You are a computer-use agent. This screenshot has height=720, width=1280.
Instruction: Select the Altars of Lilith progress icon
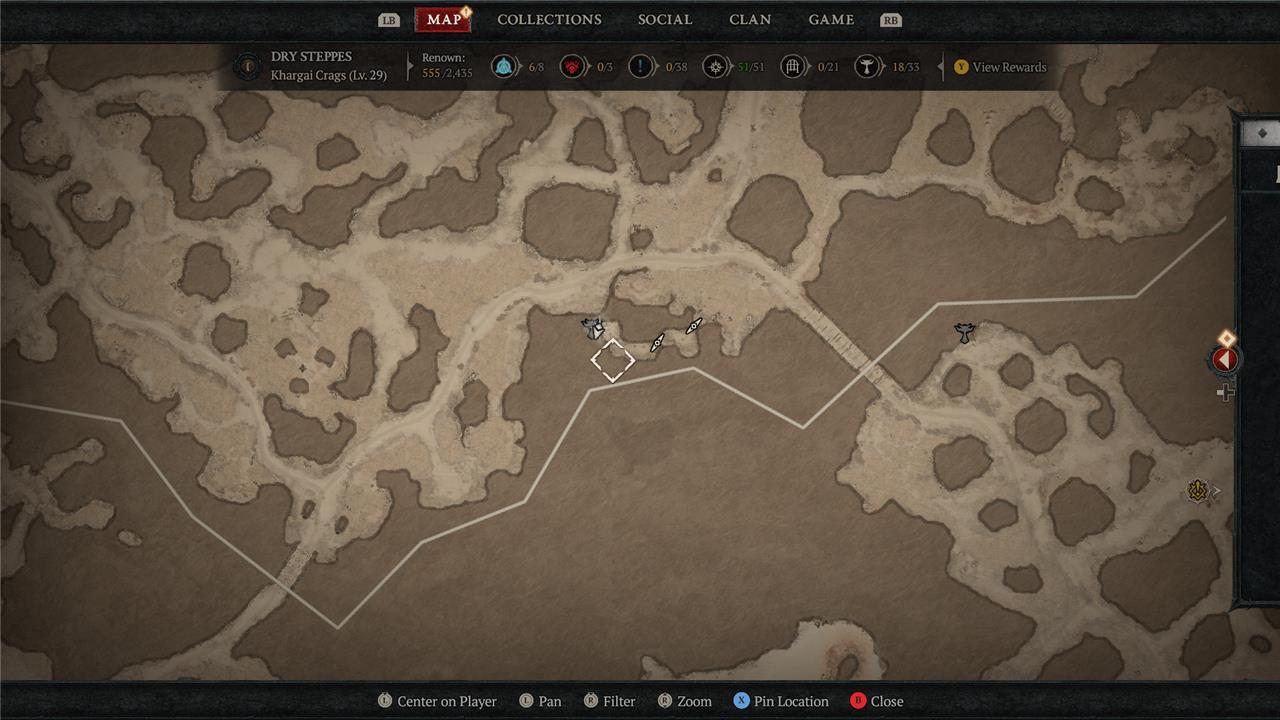pos(868,67)
